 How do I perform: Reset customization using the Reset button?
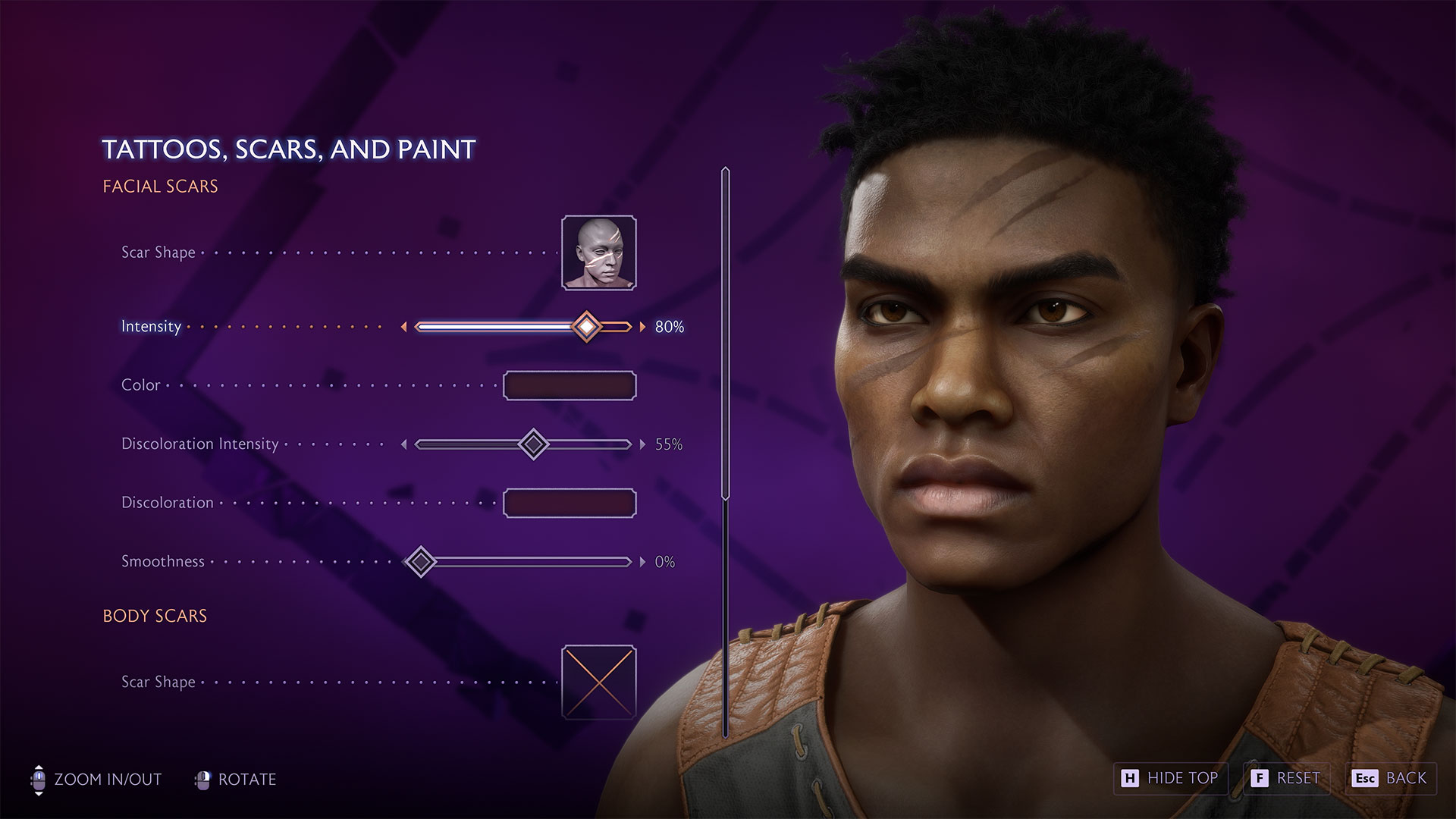click(1287, 778)
